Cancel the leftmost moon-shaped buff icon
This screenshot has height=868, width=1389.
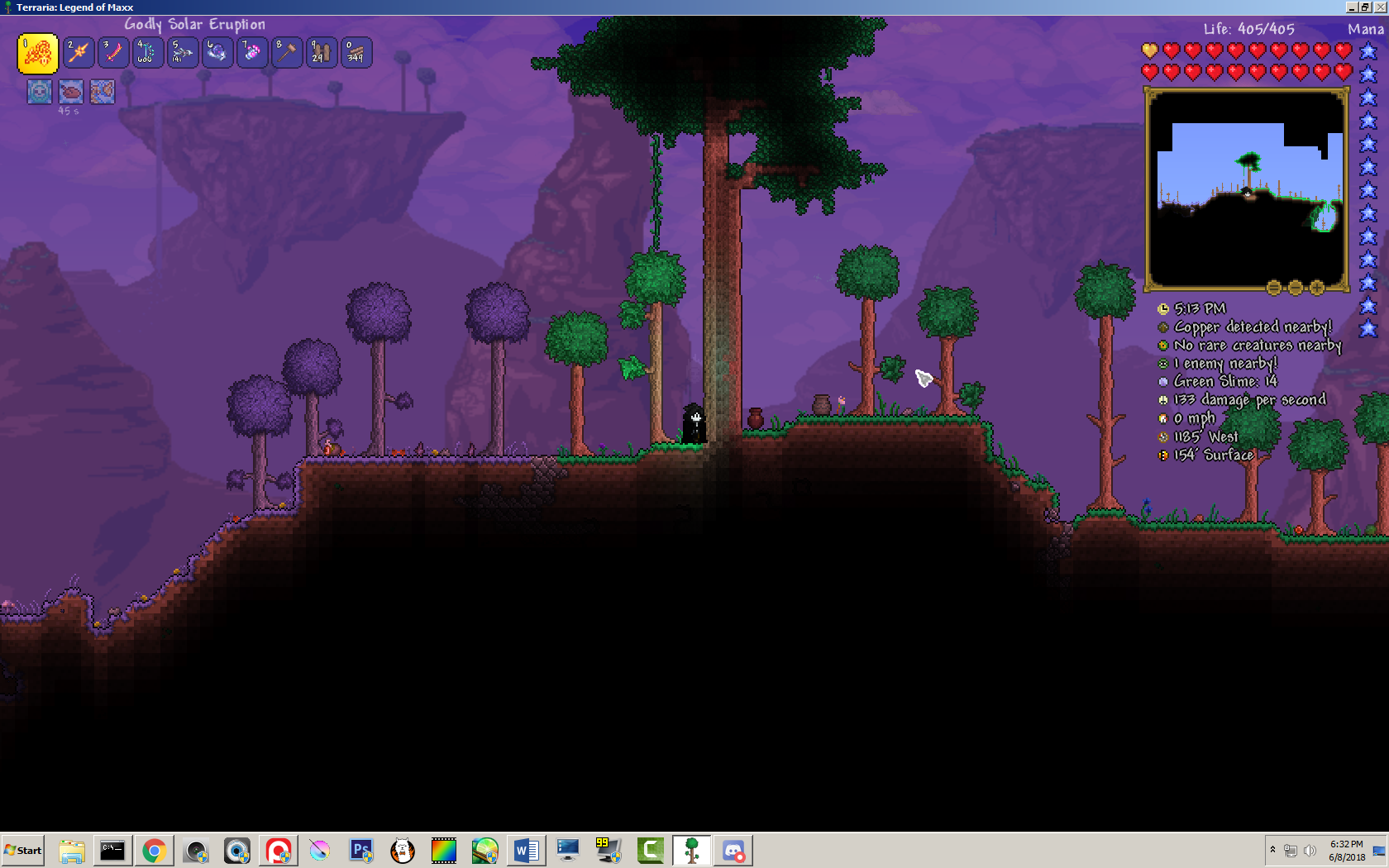(39, 91)
